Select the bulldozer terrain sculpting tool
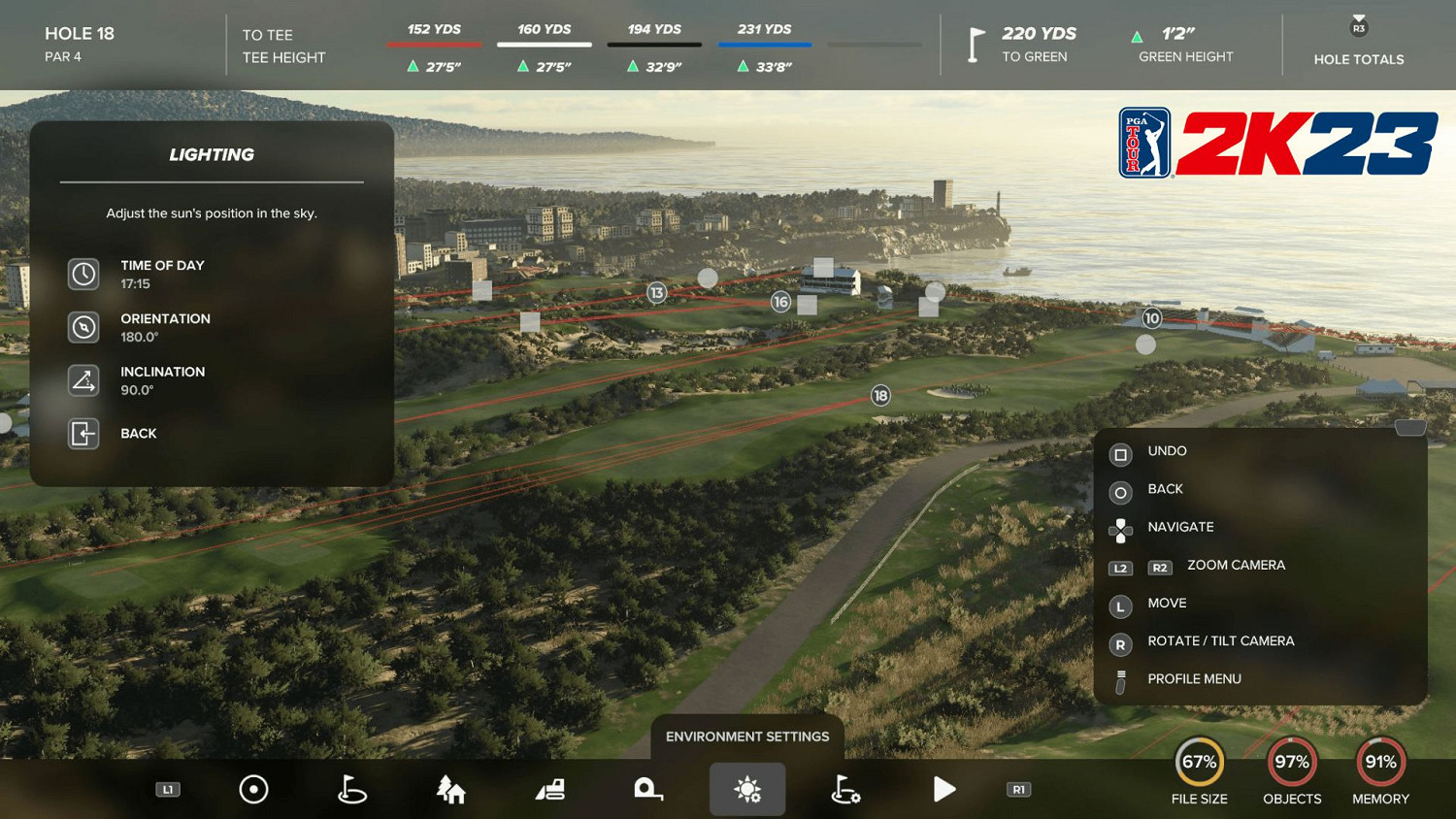Screen dimensions: 1456x819 coord(548,789)
